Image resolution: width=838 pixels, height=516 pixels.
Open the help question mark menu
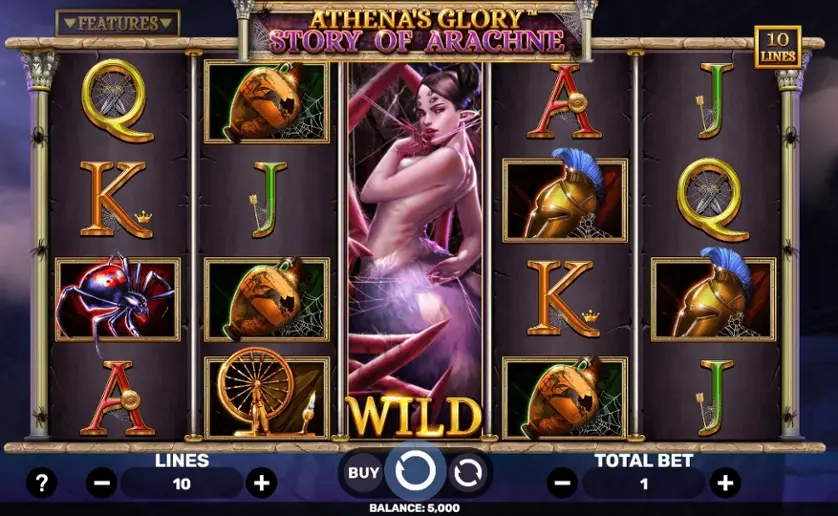pyautogui.click(x=40, y=484)
